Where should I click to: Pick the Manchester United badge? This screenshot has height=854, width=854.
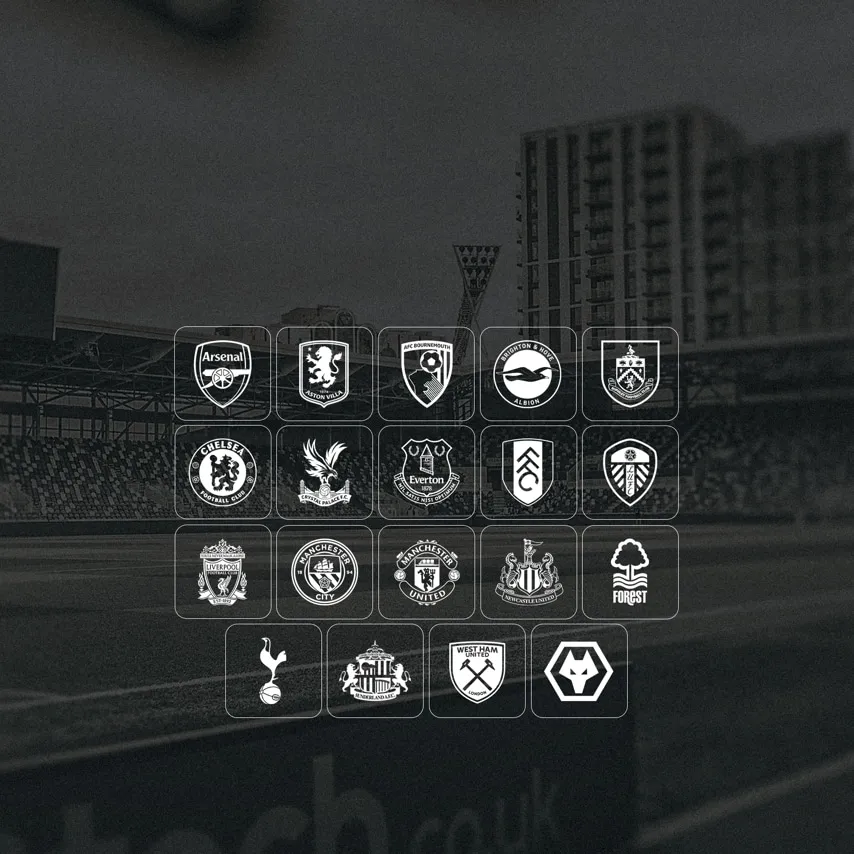pos(426,572)
